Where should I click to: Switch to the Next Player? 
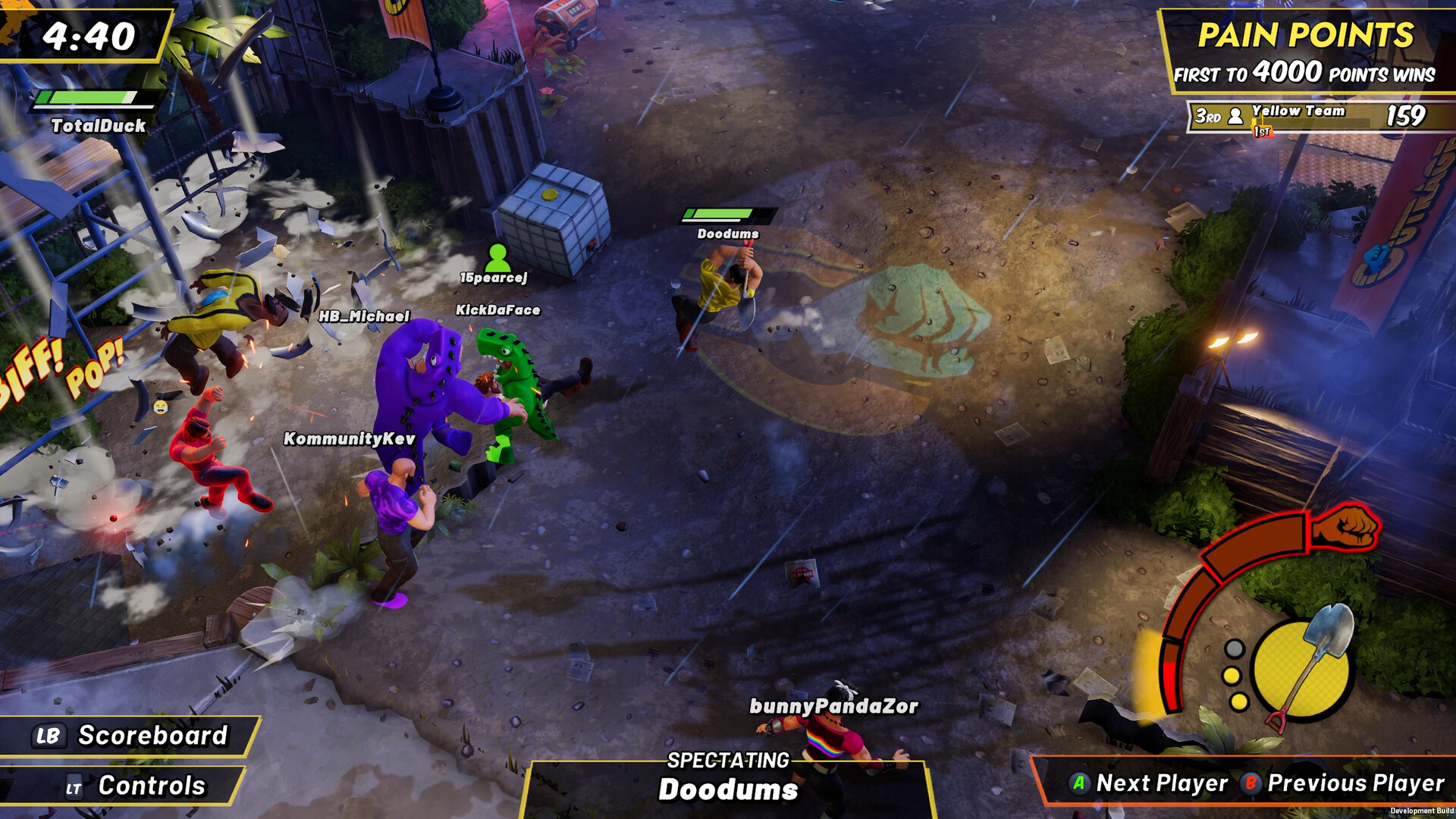(1149, 783)
